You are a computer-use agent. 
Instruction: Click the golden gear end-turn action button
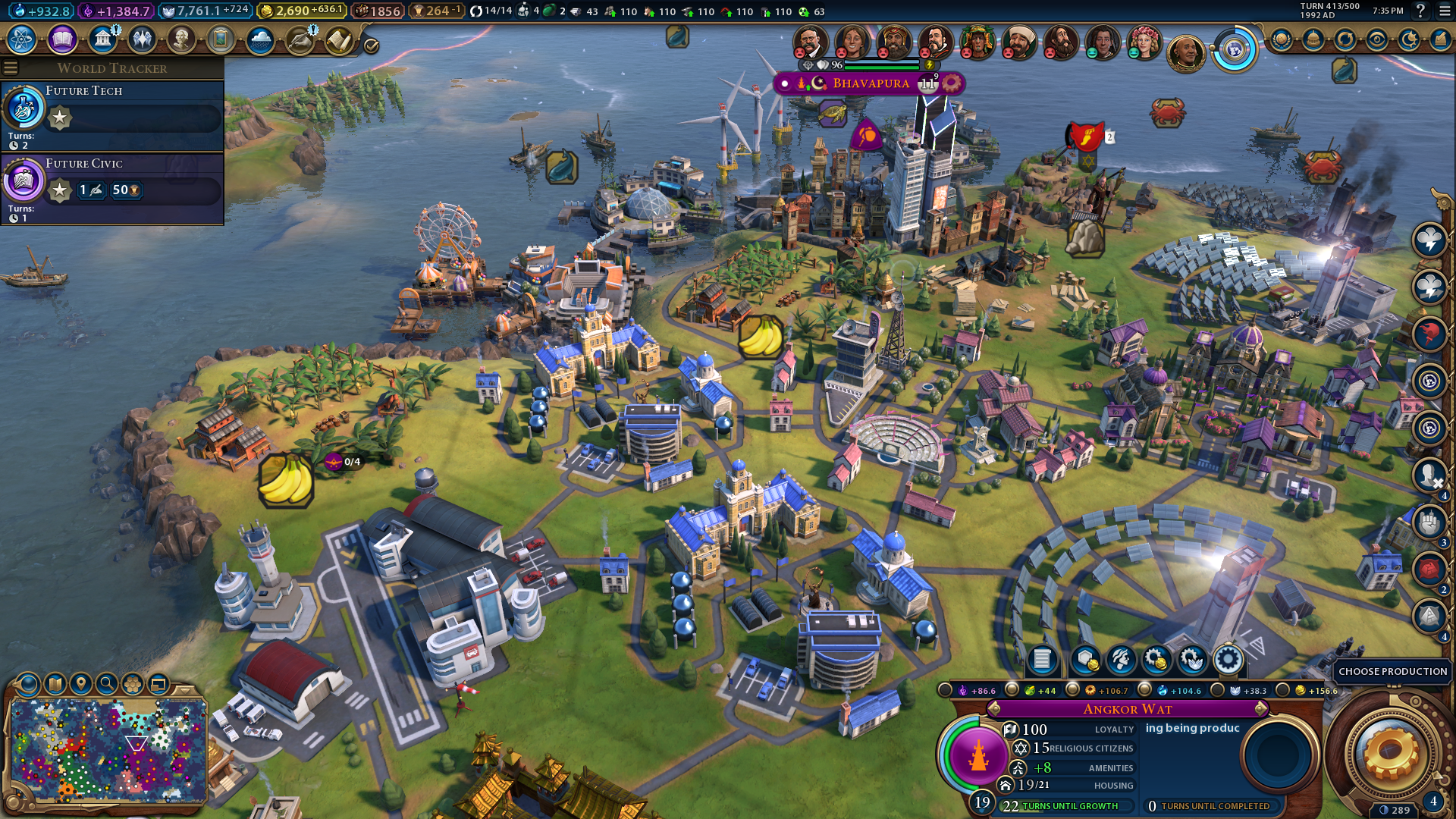(1391, 754)
